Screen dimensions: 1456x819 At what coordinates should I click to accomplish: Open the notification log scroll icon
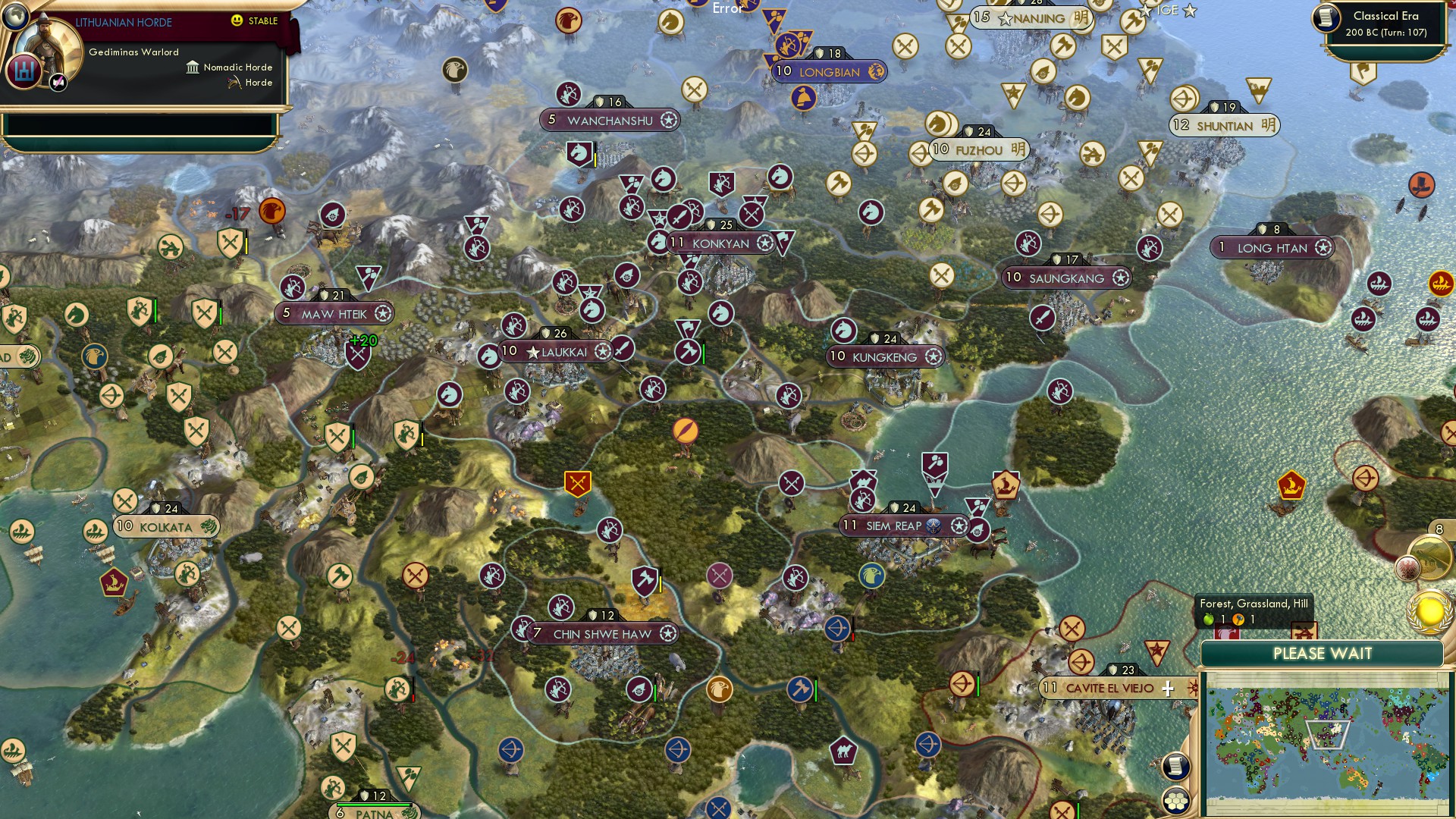click(x=1175, y=765)
